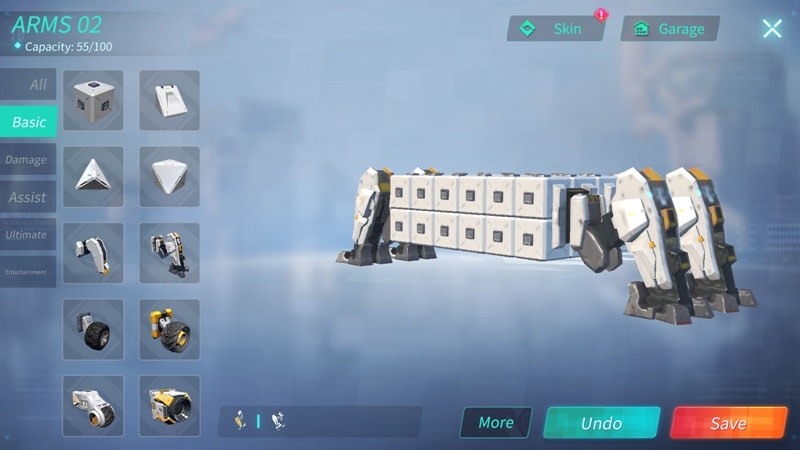This screenshot has height=450, width=800.
Task: Select the white mech leg part
Action: [x=93, y=252]
